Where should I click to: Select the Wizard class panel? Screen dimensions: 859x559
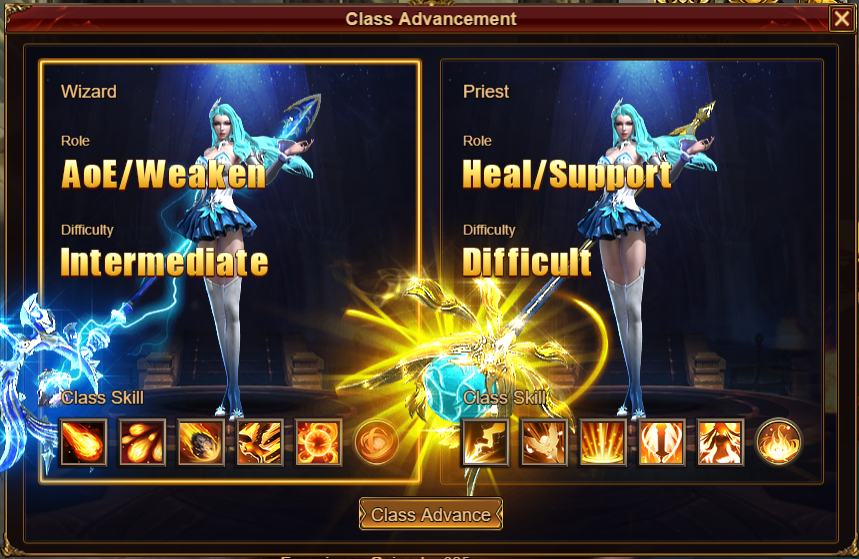[x=229, y=270]
